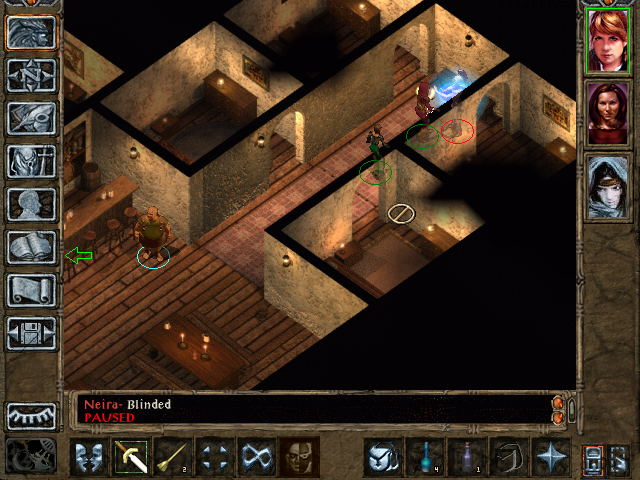This screenshot has height=480, width=640.
Task: Select the red-haired character portrait
Action: (608, 41)
